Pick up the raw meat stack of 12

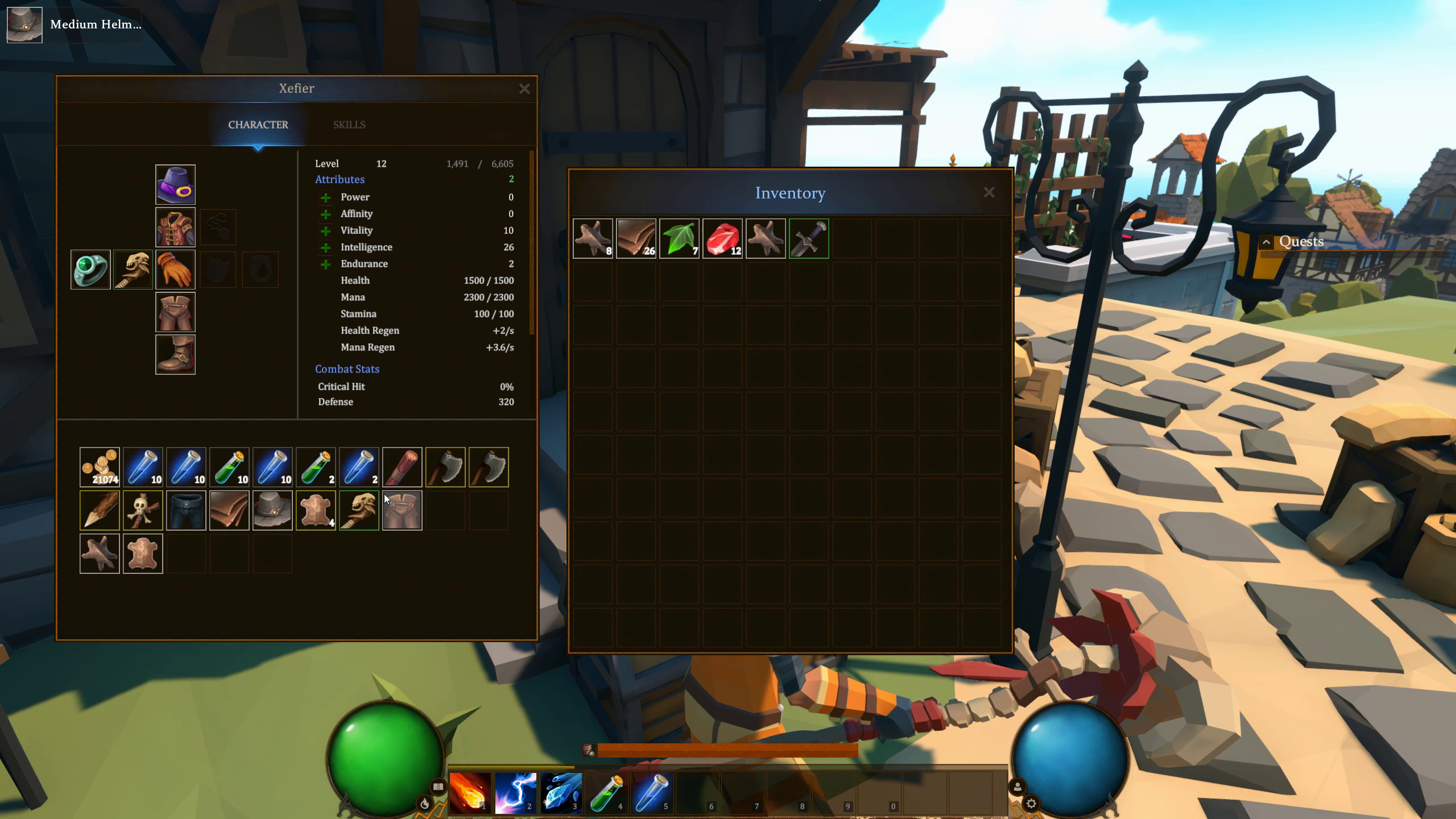click(722, 238)
